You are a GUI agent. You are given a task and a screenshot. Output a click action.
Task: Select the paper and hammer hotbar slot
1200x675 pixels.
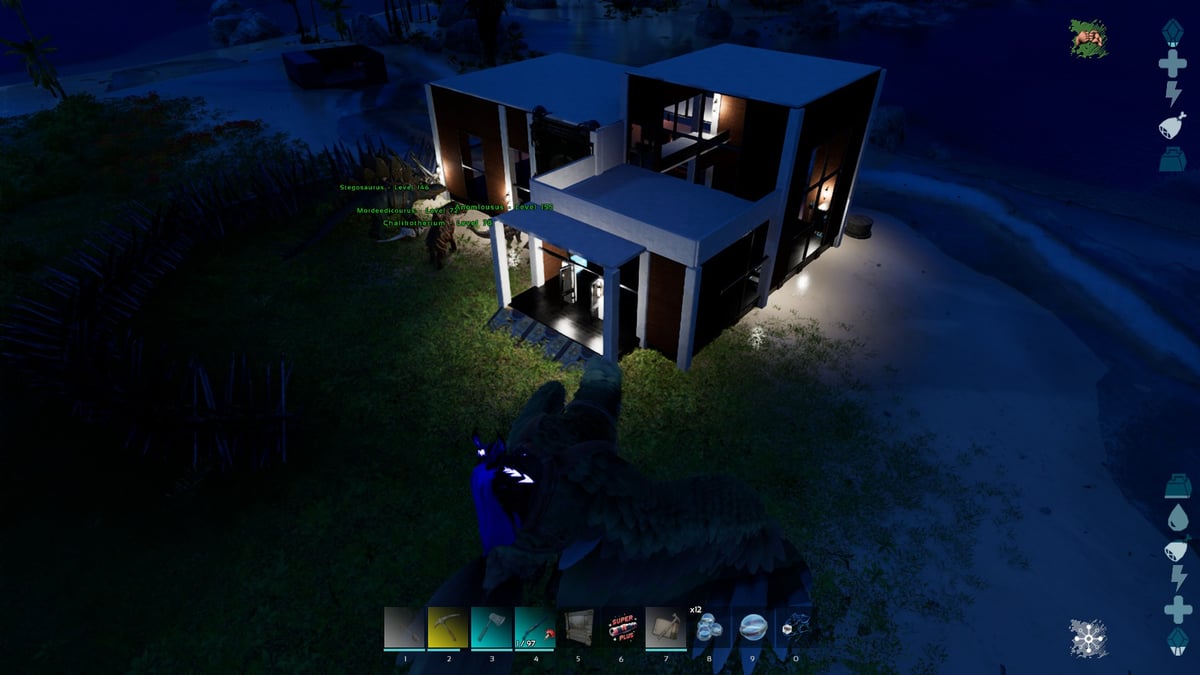tap(666, 627)
